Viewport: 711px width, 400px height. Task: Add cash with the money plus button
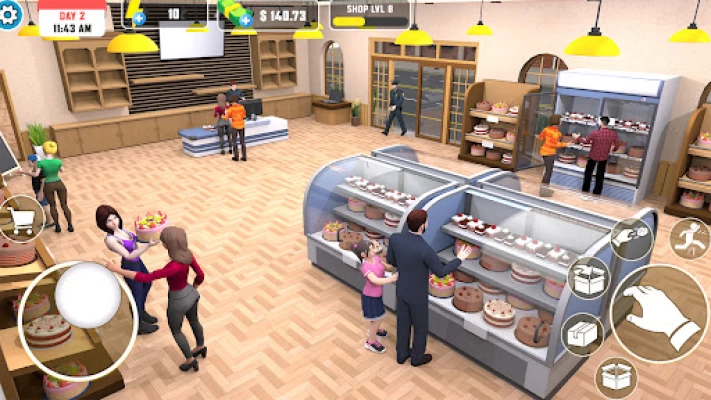point(245,19)
